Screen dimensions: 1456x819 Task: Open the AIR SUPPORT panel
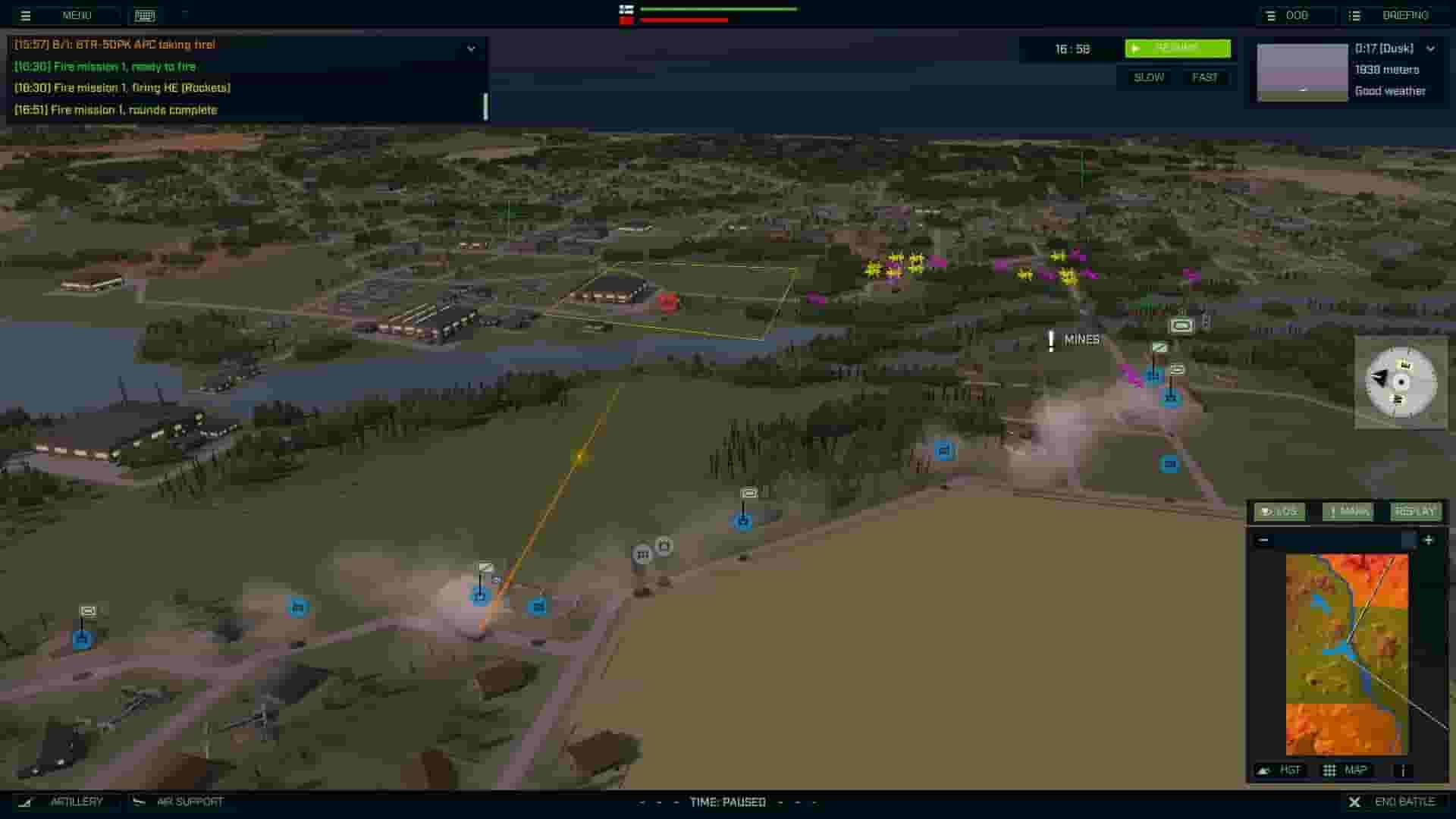point(189,802)
